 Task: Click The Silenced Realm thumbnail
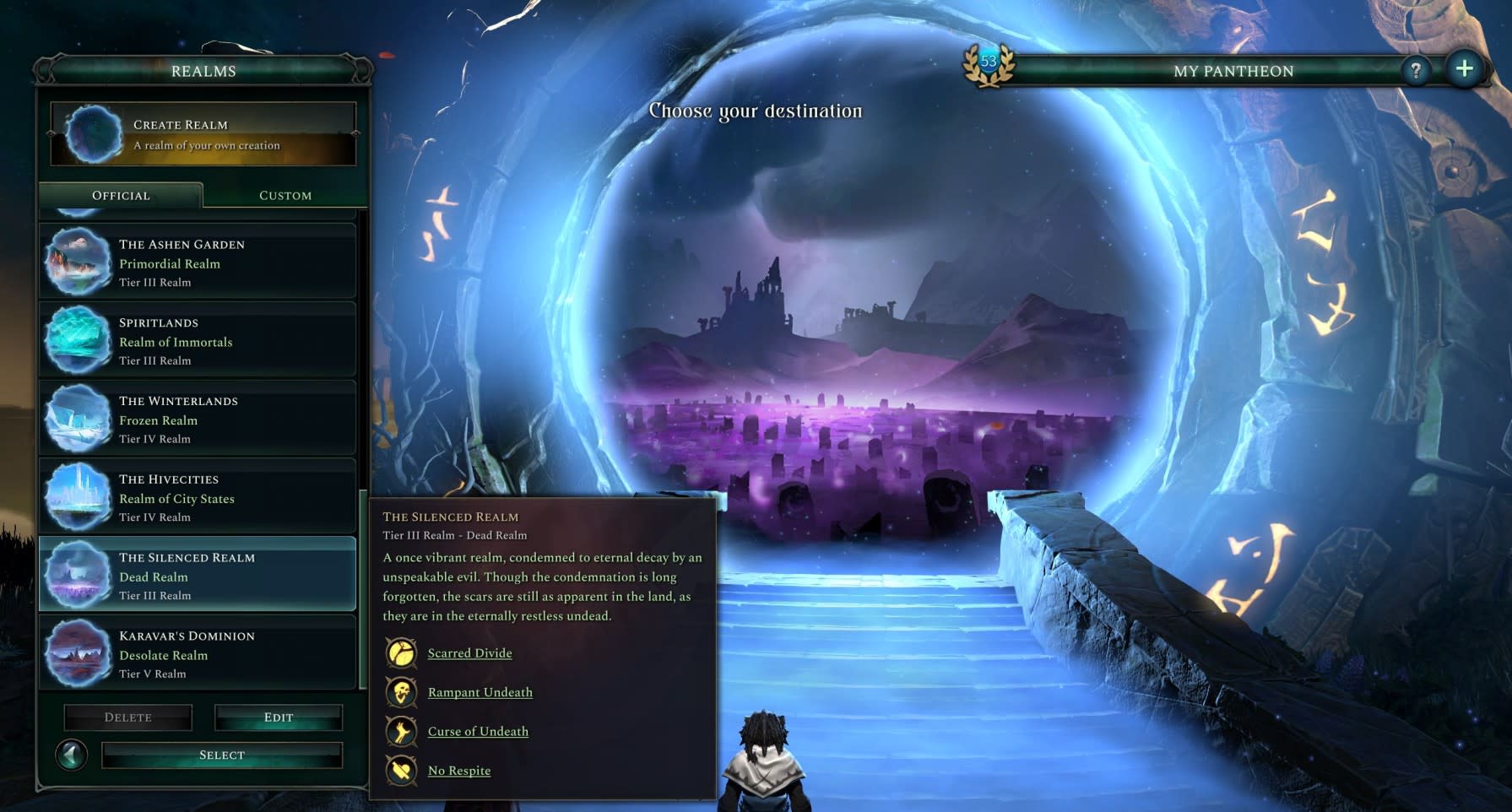pos(78,576)
